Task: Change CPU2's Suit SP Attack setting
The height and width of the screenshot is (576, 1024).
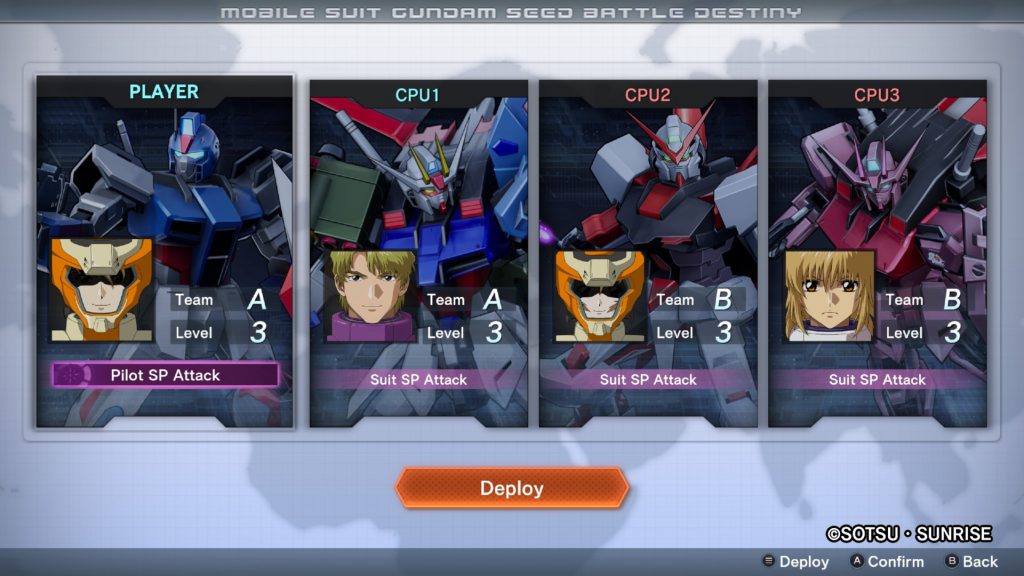Action: 647,380
